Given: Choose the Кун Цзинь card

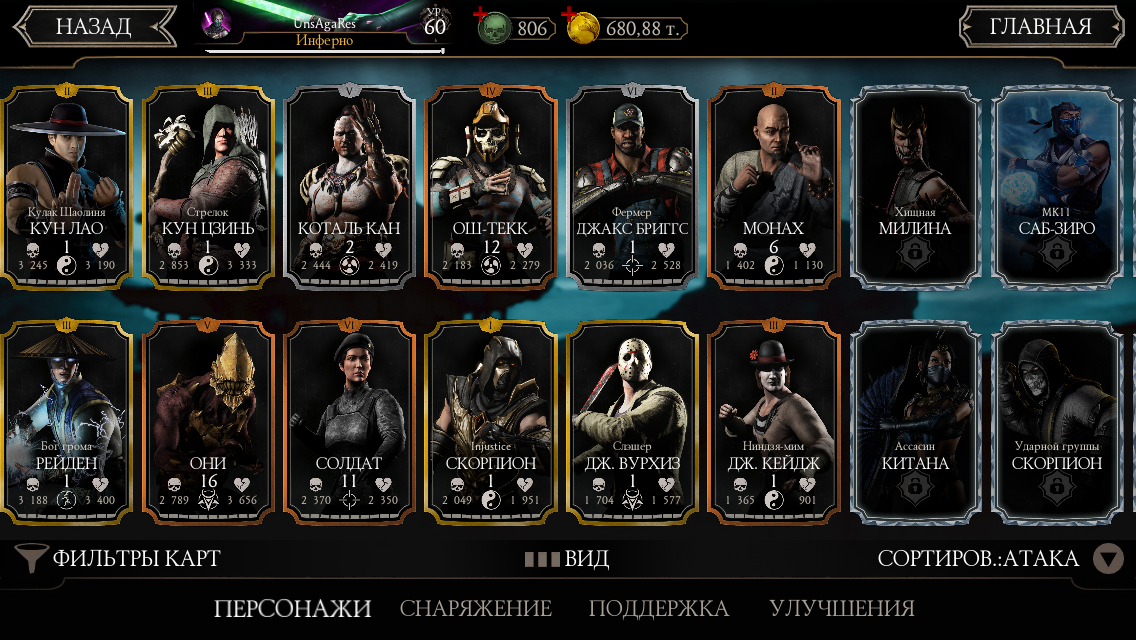Looking at the screenshot, I should (208, 187).
